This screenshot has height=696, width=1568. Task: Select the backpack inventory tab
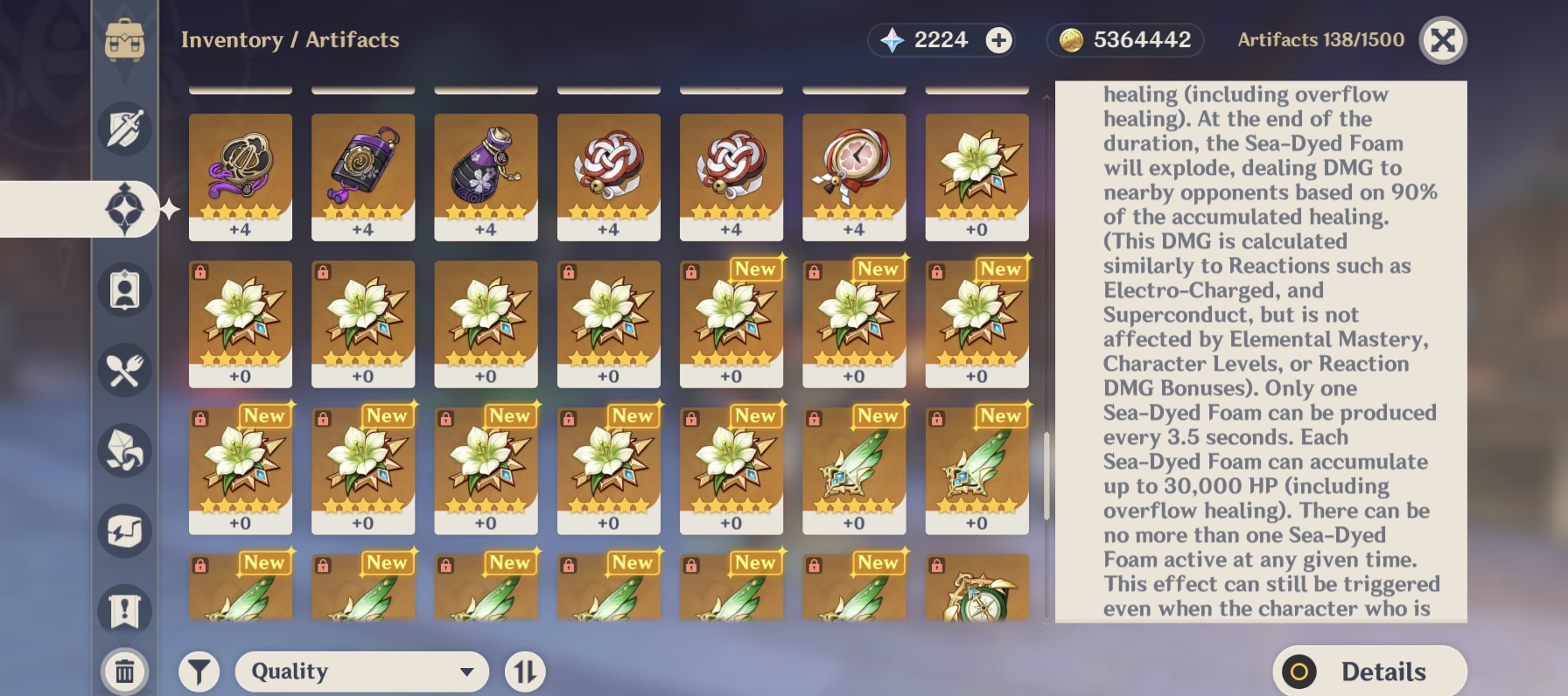(x=125, y=38)
